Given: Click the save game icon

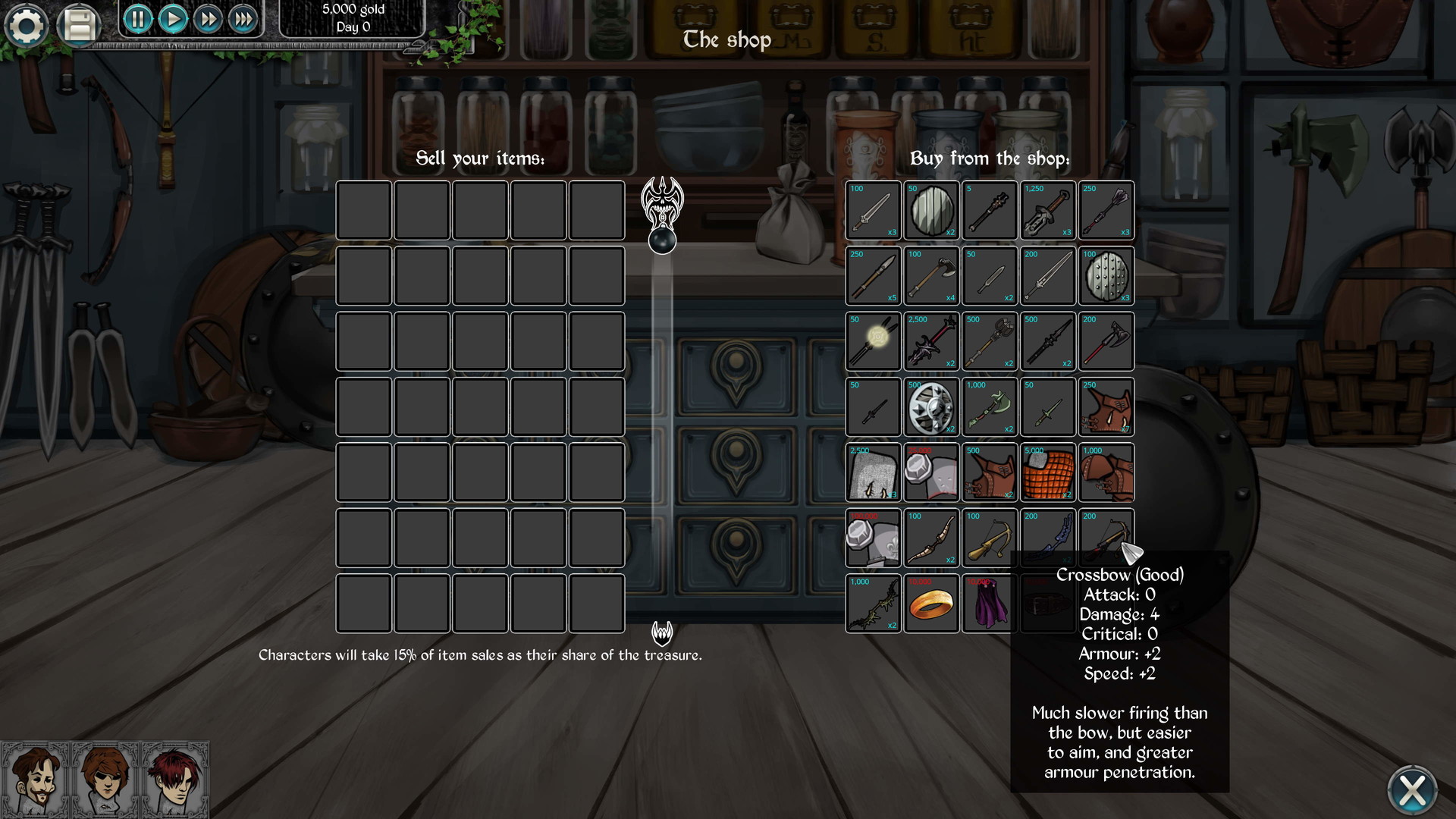Looking at the screenshot, I should [x=79, y=24].
